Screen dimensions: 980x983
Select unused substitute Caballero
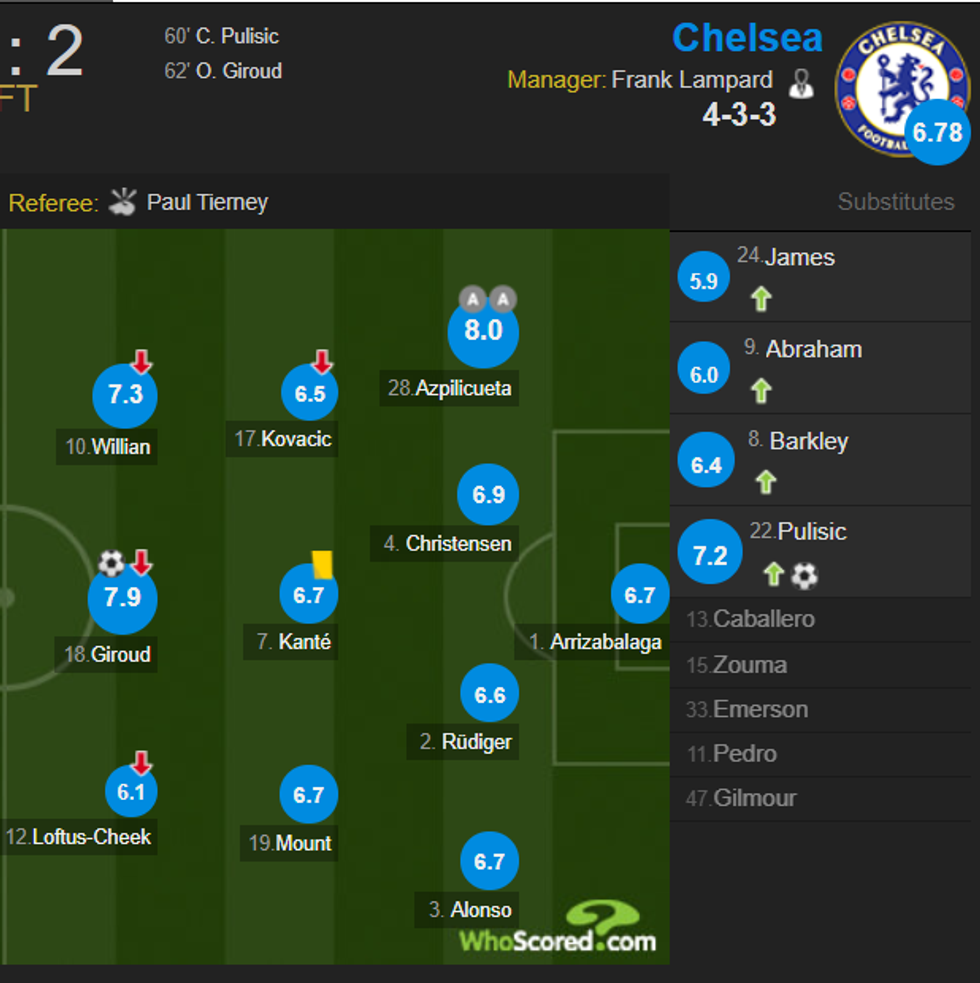tap(764, 619)
